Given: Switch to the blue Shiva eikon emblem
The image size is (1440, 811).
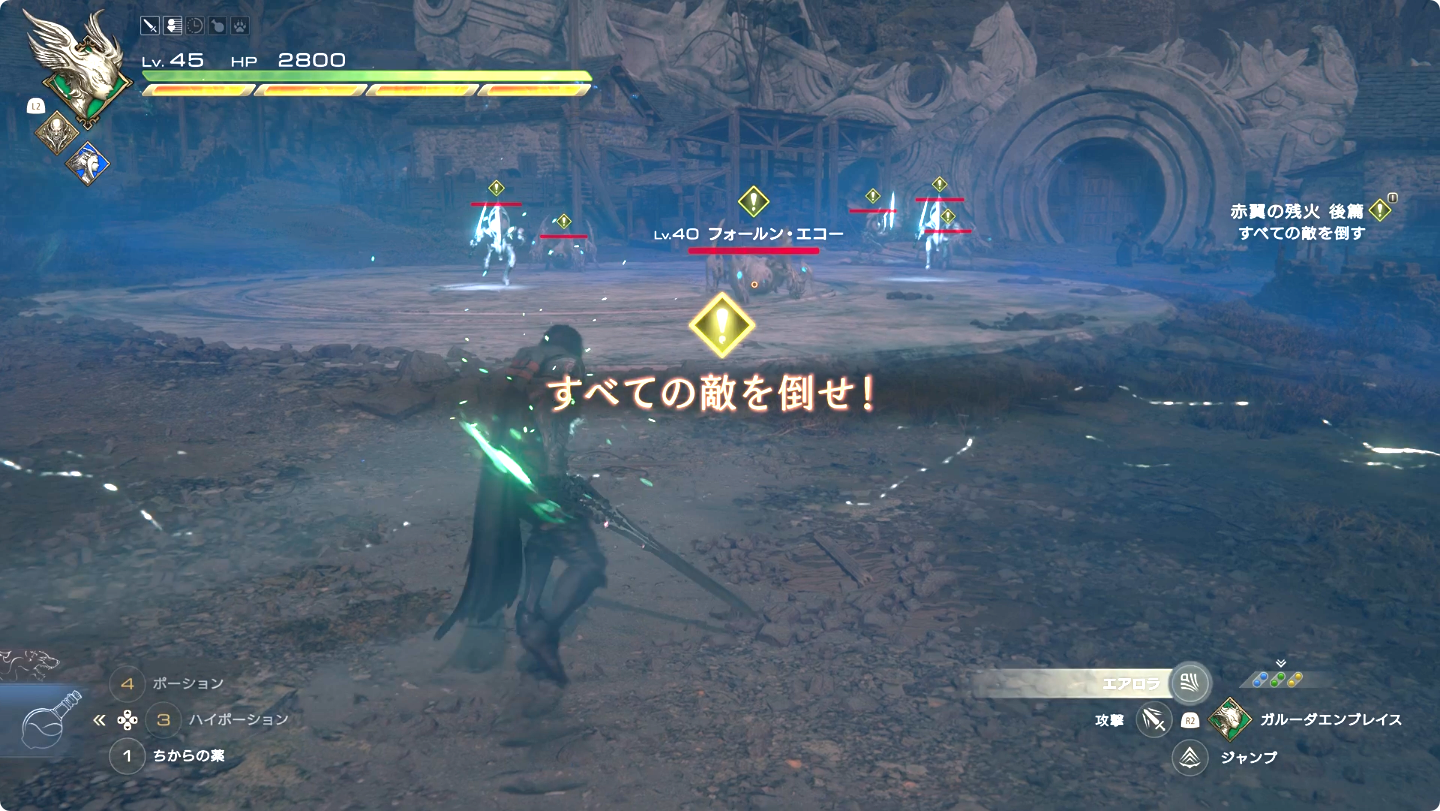Looking at the screenshot, I should pos(87,161).
